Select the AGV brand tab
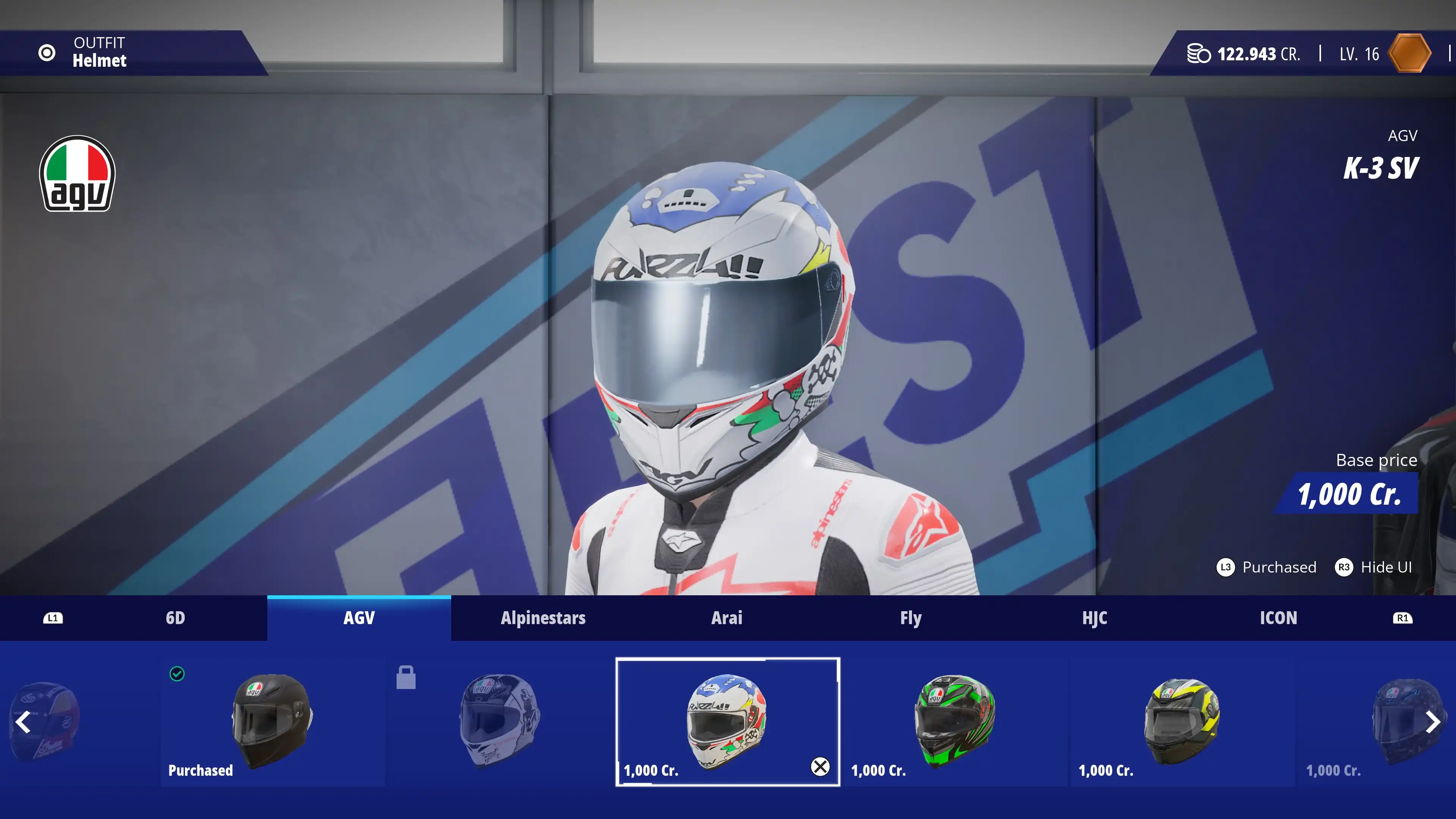The width and height of the screenshot is (1456, 819). [359, 618]
